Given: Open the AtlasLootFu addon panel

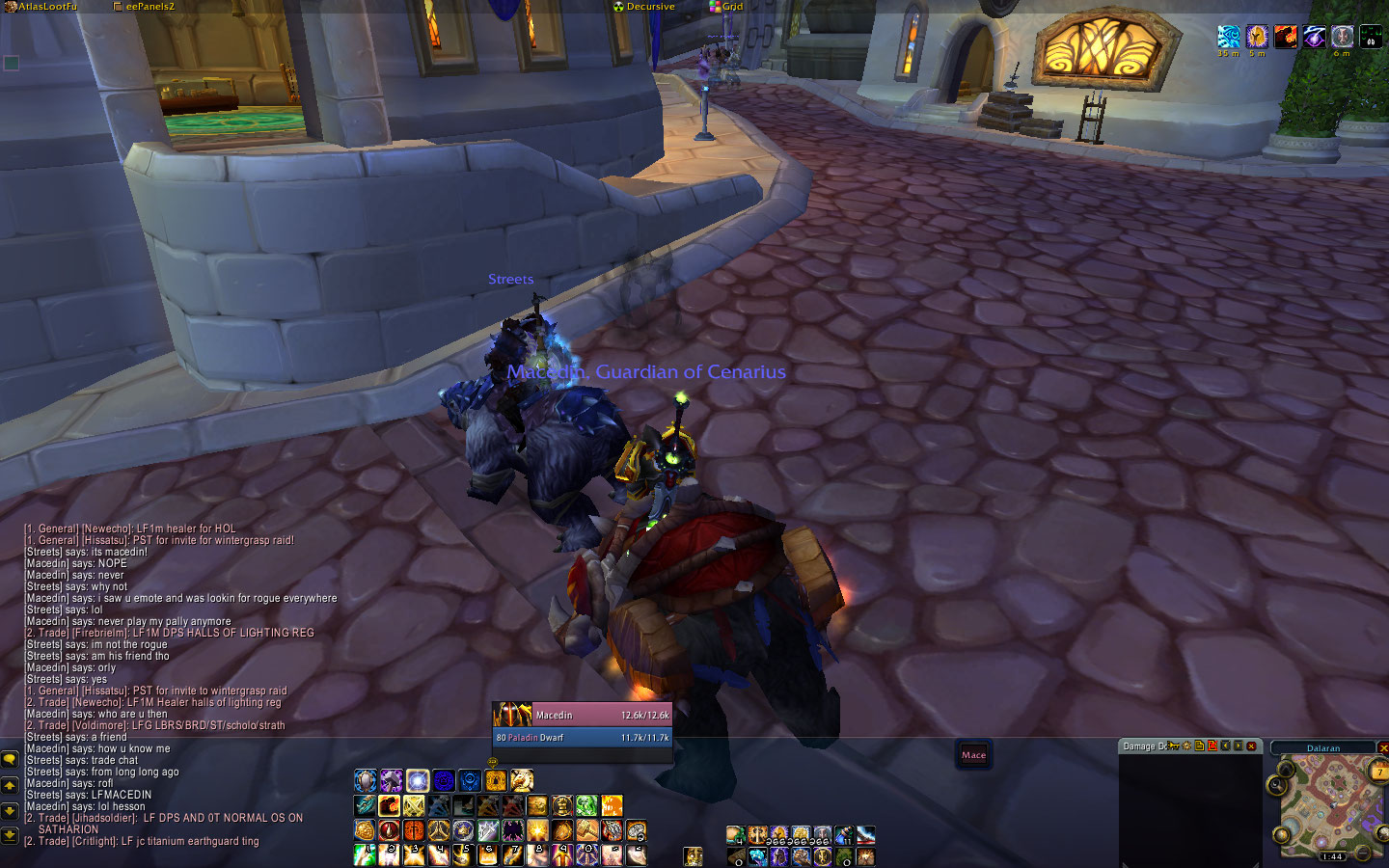Looking at the screenshot, I should tap(46, 7).
